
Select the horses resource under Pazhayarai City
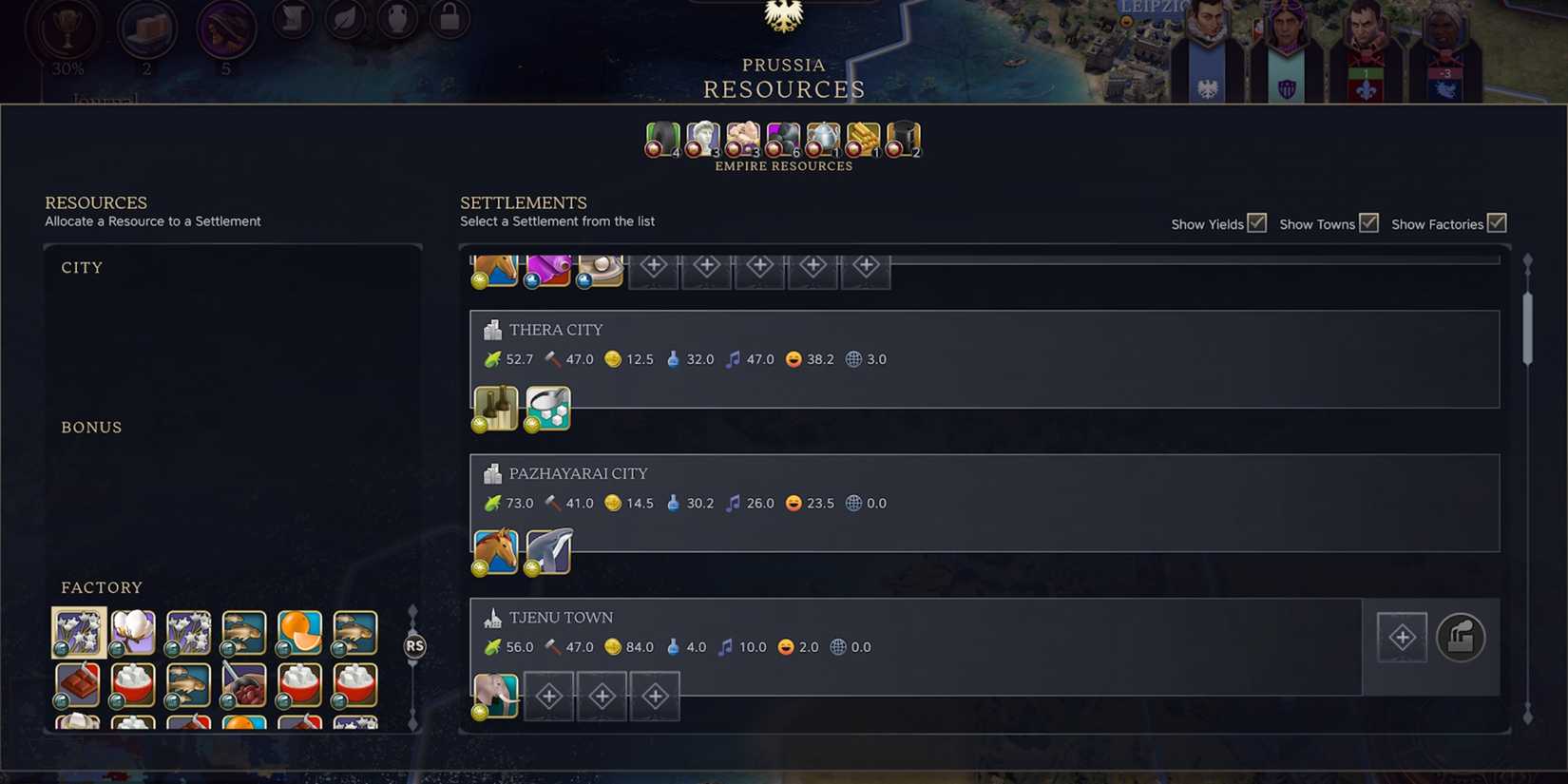[495, 550]
